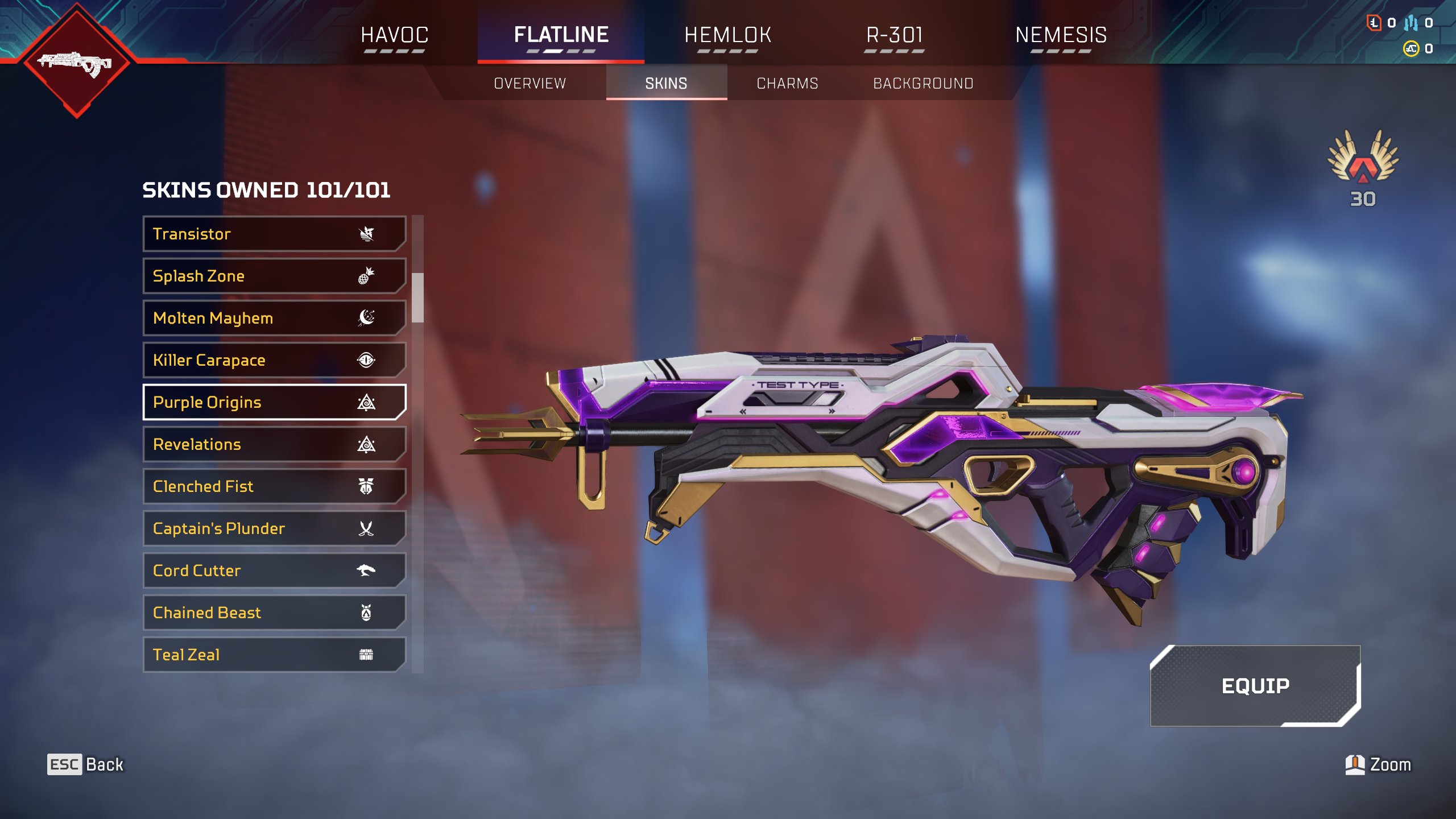
Task: Pick the Teal Zeal skin
Action: 274,655
